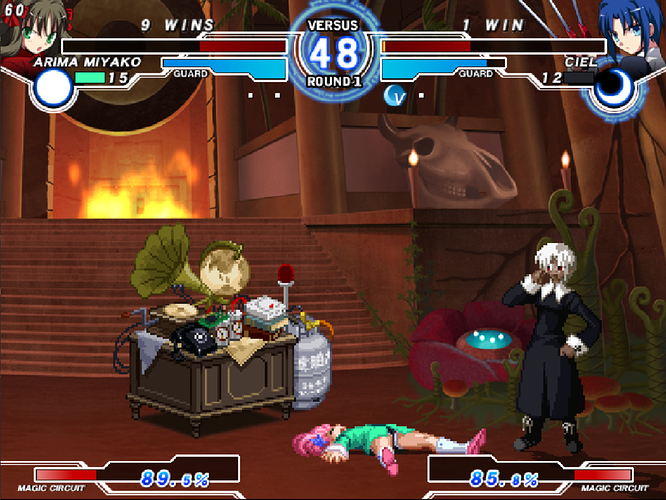Screen dimensions: 666x500
Task: Select Ciel's crescent moon style icon
Action: (x=612, y=90)
